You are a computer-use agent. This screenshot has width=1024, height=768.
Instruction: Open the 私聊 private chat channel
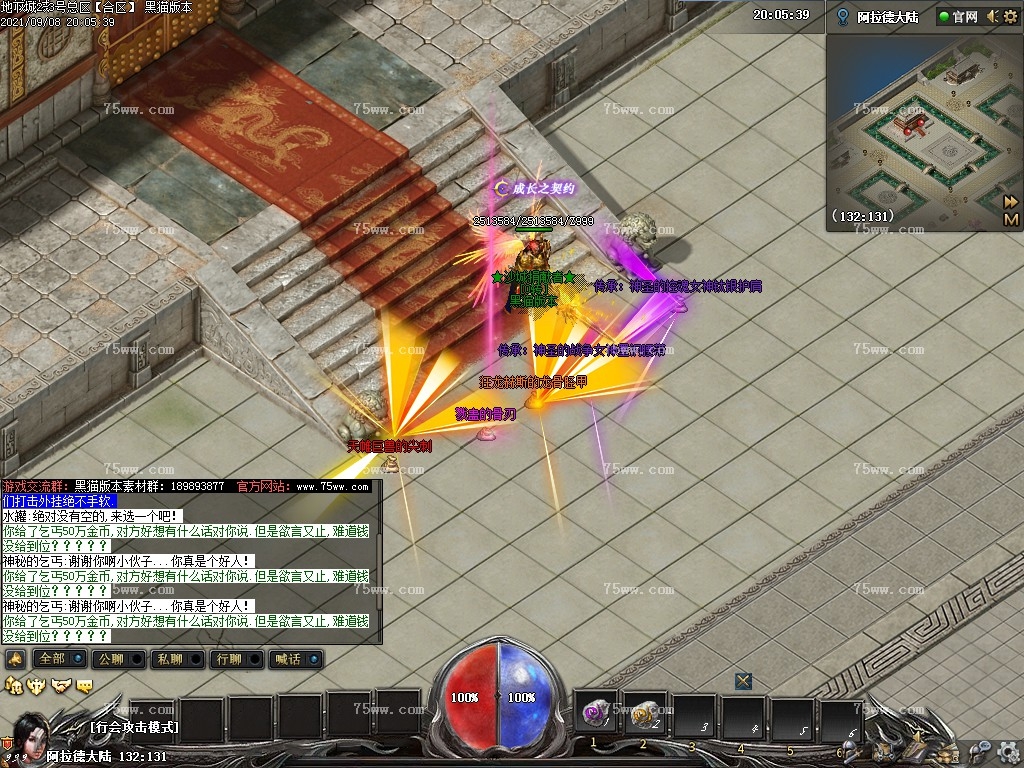coord(169,659)
